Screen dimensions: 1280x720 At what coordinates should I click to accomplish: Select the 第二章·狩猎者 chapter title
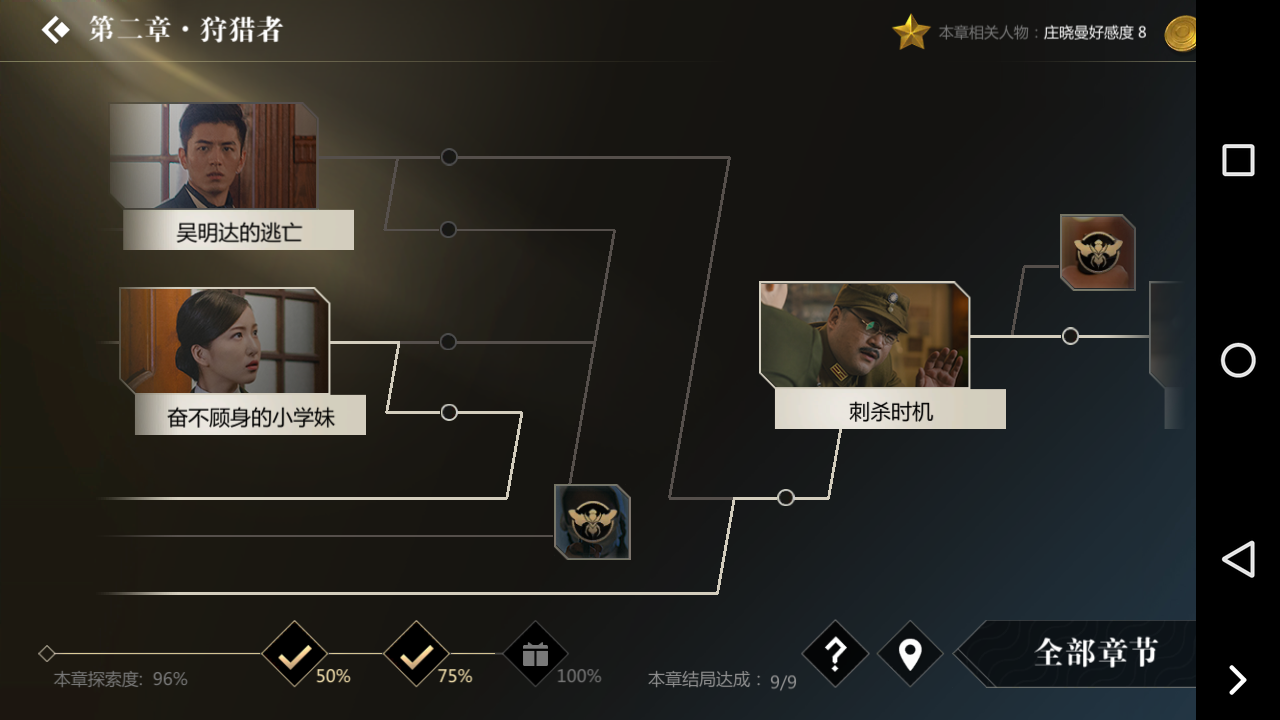click(x=185, y=30)
